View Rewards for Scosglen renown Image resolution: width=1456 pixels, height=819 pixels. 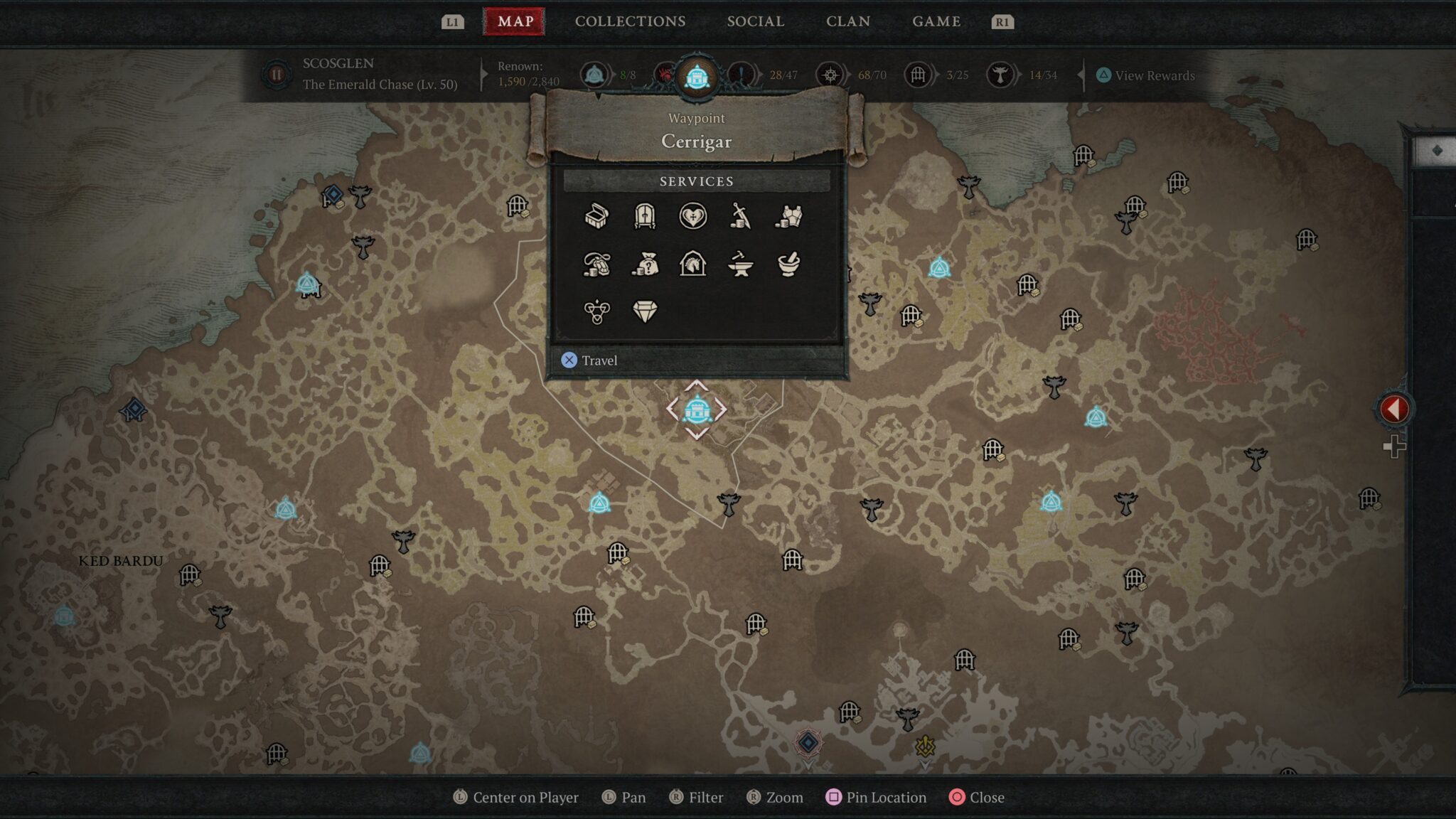click(x=1145, y=75)
